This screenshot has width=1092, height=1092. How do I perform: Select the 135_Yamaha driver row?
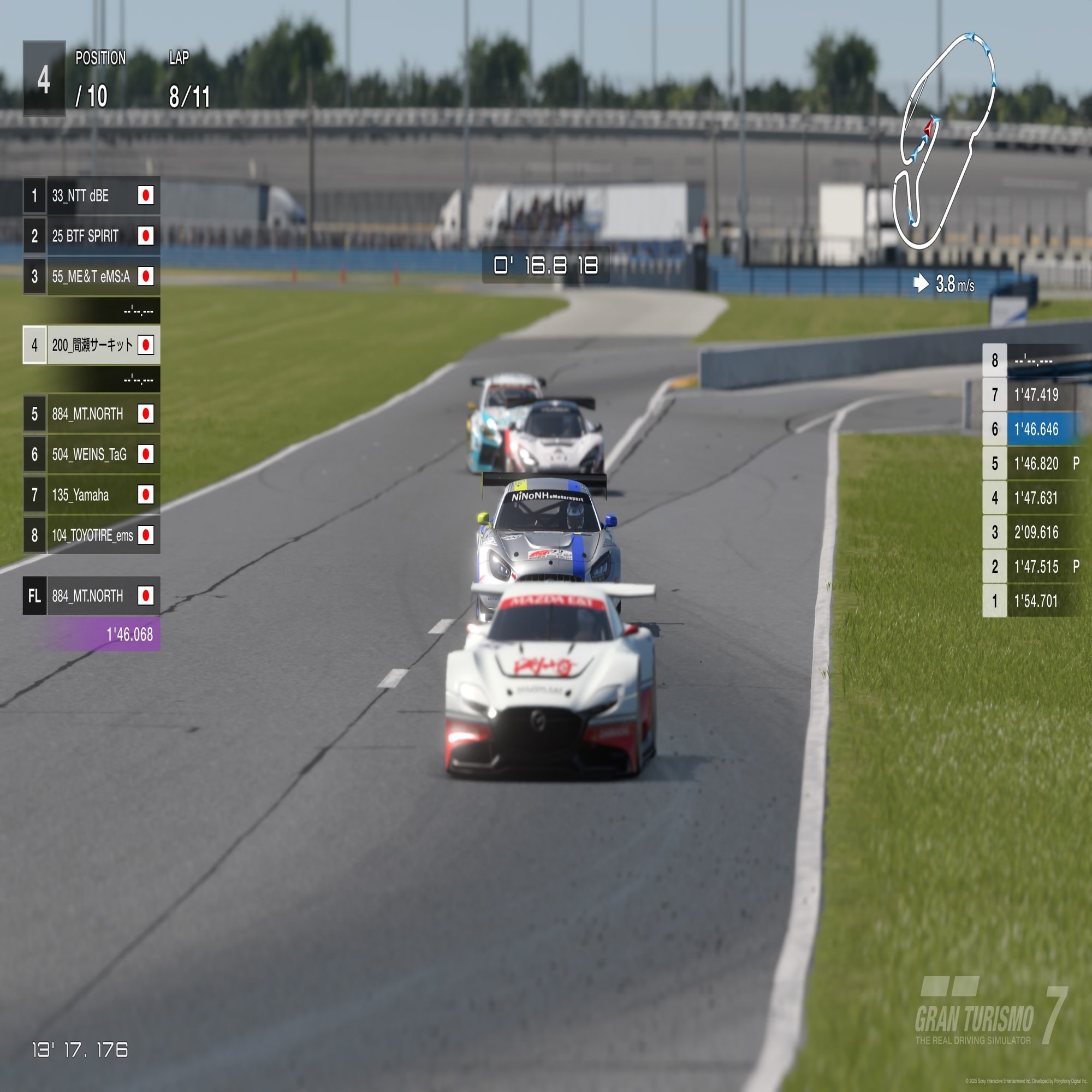pyautogui.click(x=92, y=495)
